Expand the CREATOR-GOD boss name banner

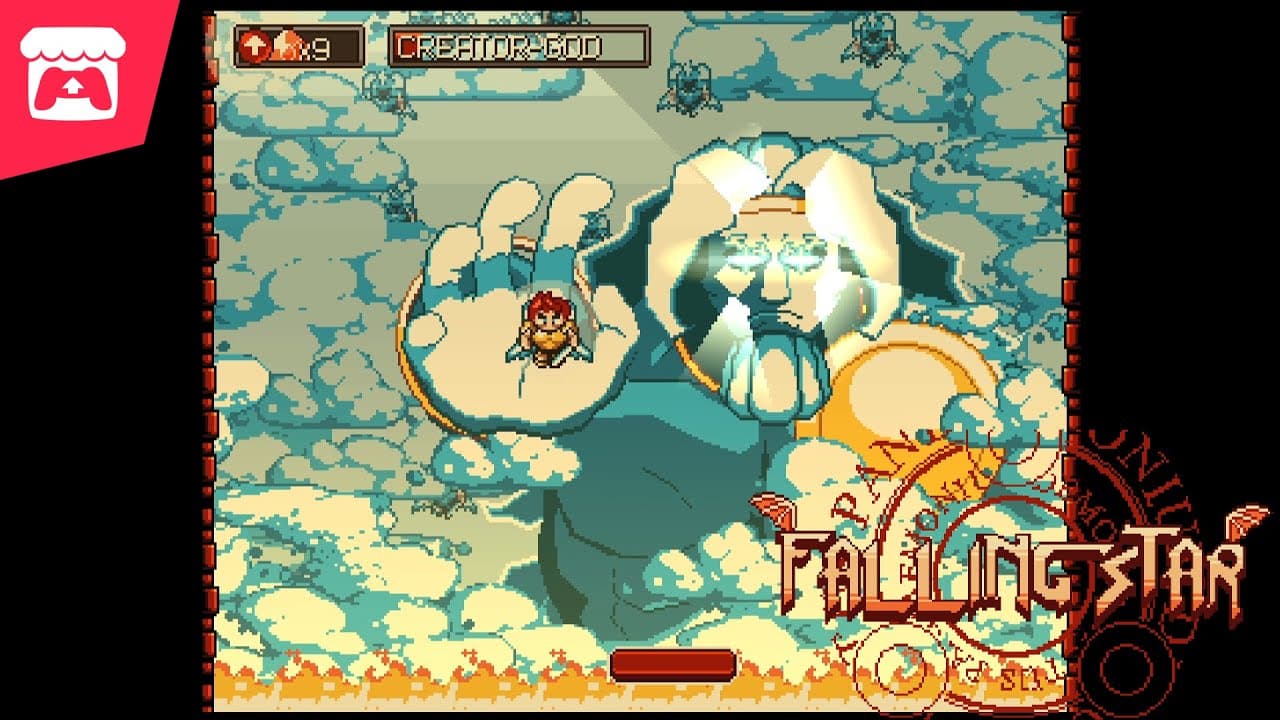pyautogui.click(x=520, y=43)
